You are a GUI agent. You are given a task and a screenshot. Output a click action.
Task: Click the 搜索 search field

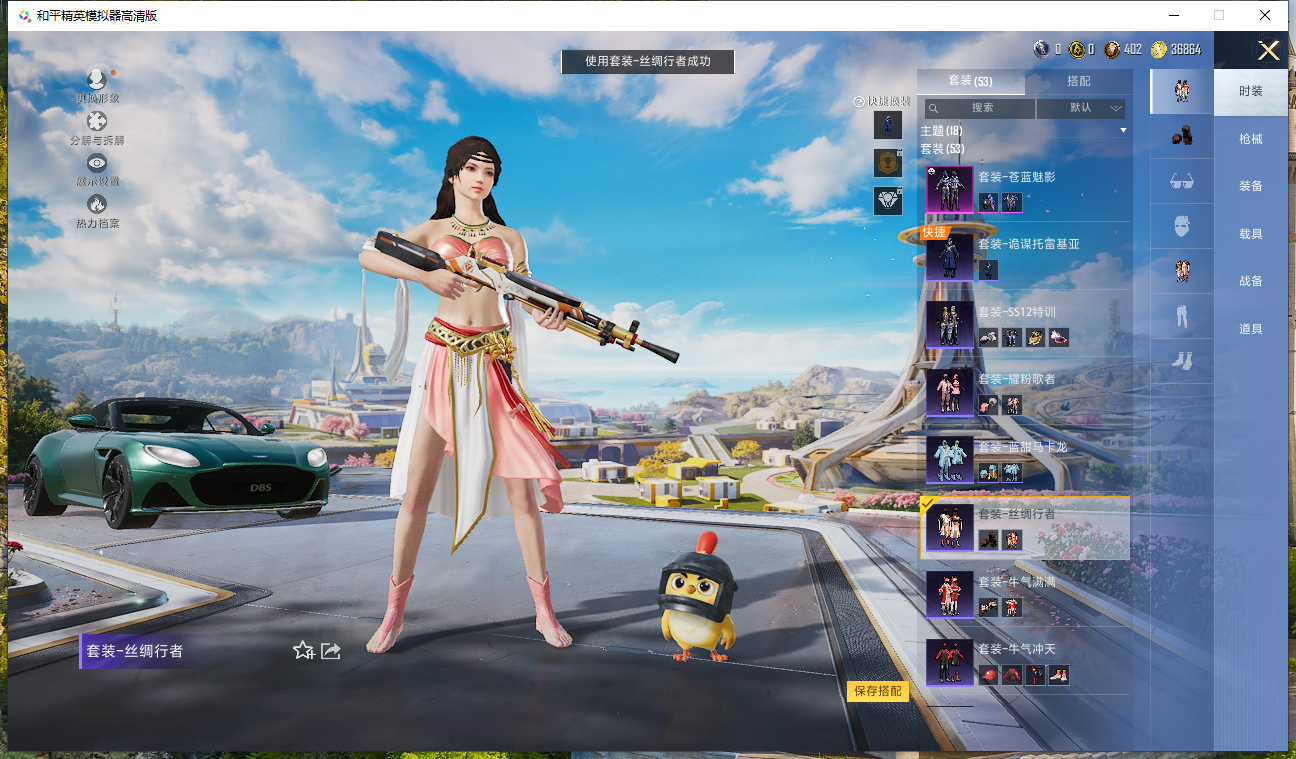(x=980, y=108)
